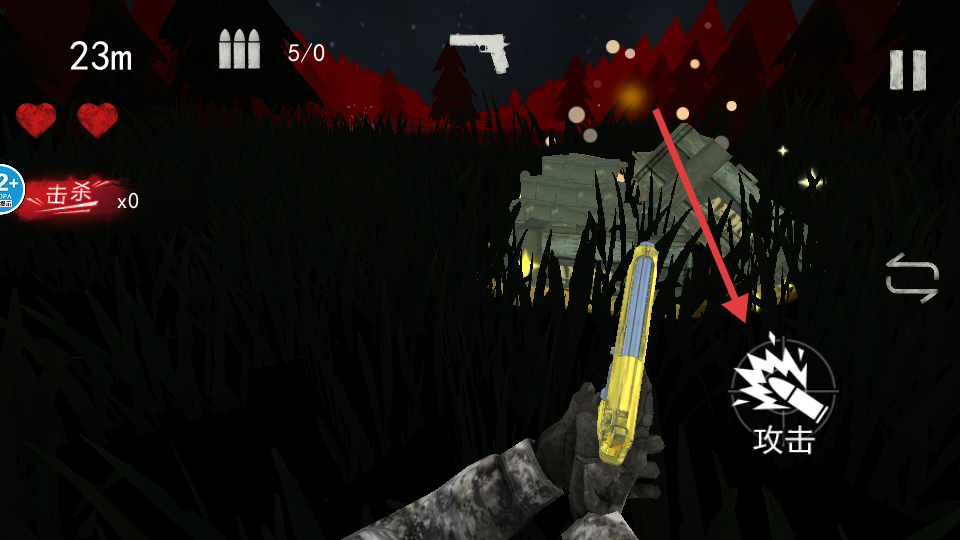This screenshot has height=540, width=960.
Task: Select the pistol weapon icon
Action: click(x=481, y=52)
